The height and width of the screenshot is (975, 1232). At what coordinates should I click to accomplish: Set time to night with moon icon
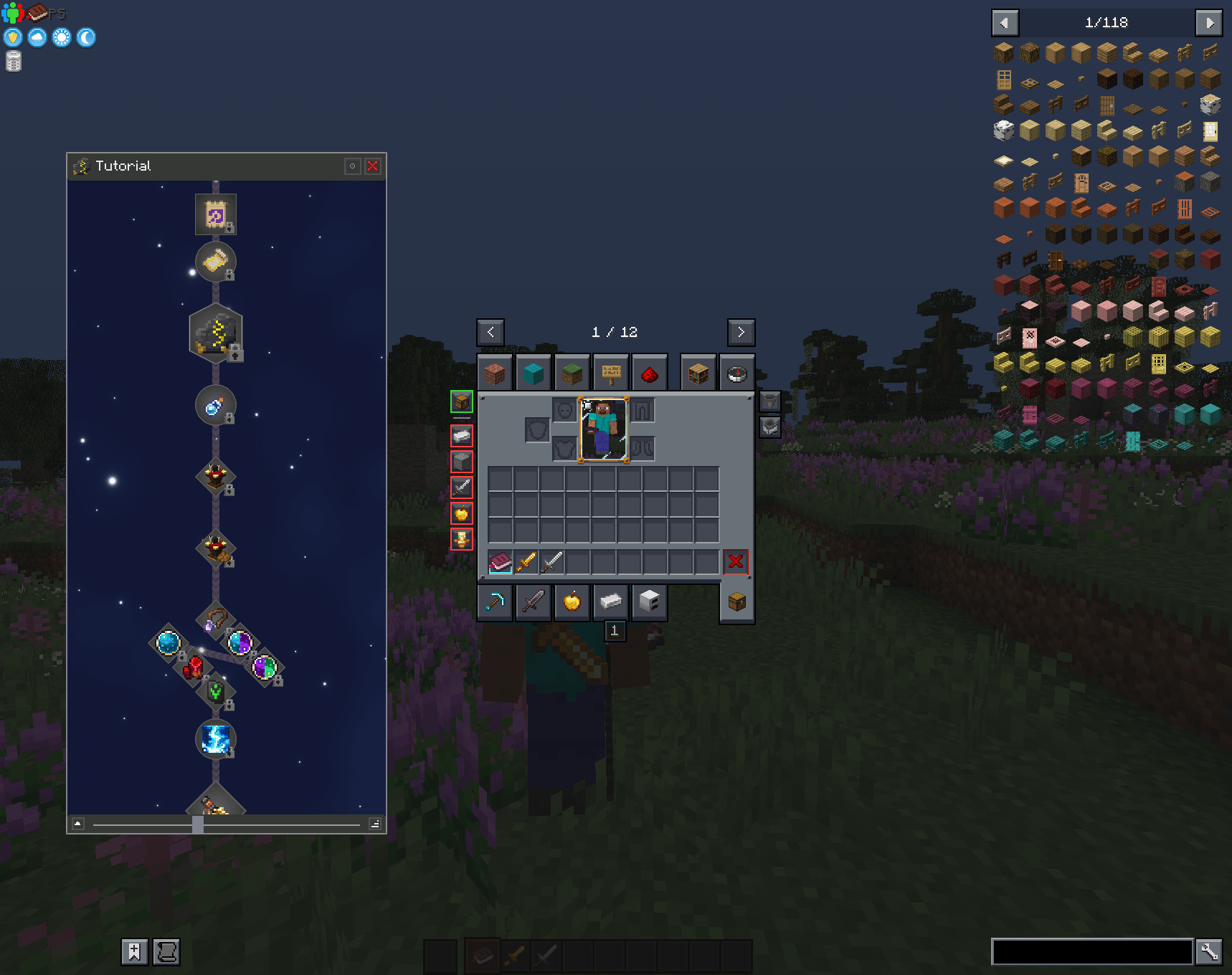(x=86, y=37)
